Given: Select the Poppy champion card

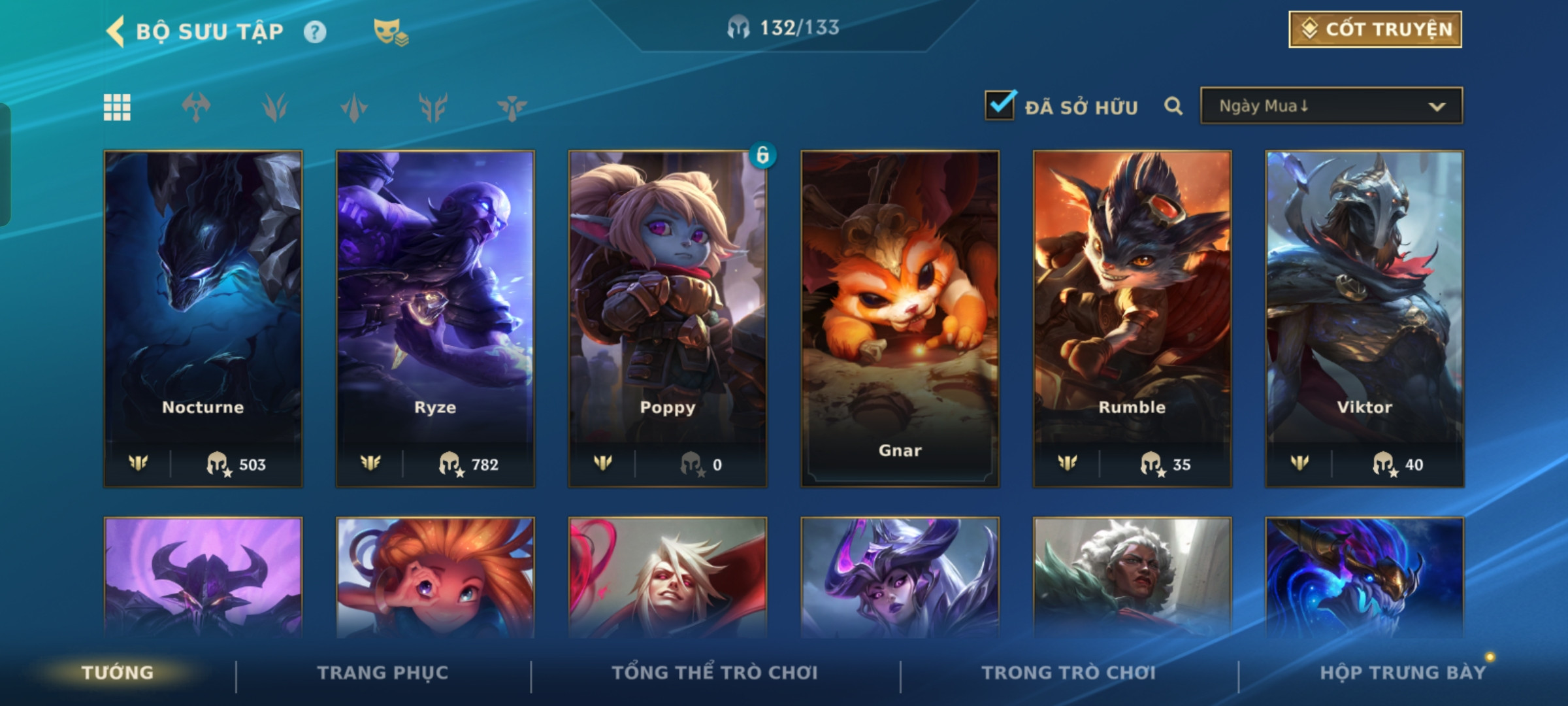Looking at the screenshot, I should [668, 318].
